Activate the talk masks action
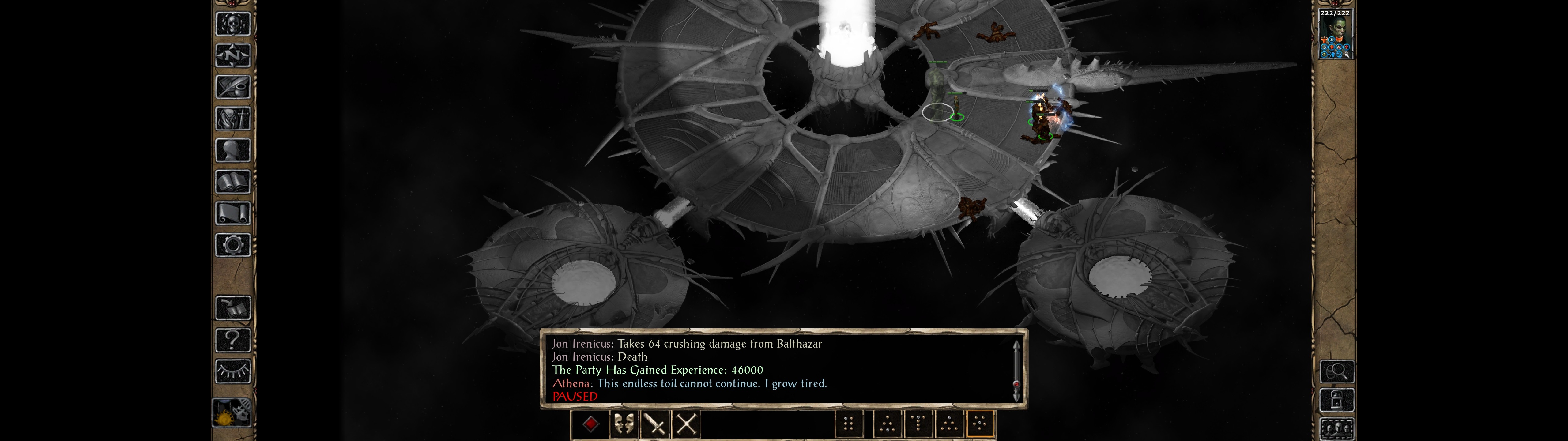 tap(623, 424)
